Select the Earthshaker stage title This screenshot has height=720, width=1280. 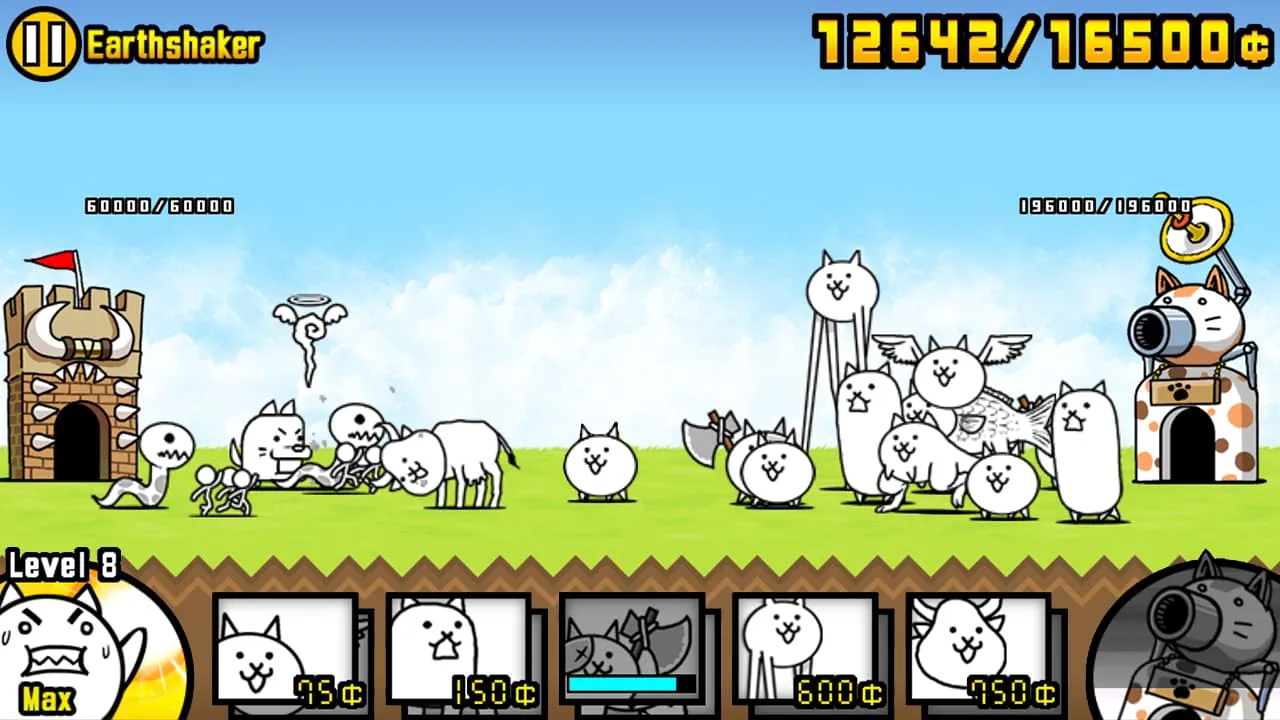pos(172,42)
